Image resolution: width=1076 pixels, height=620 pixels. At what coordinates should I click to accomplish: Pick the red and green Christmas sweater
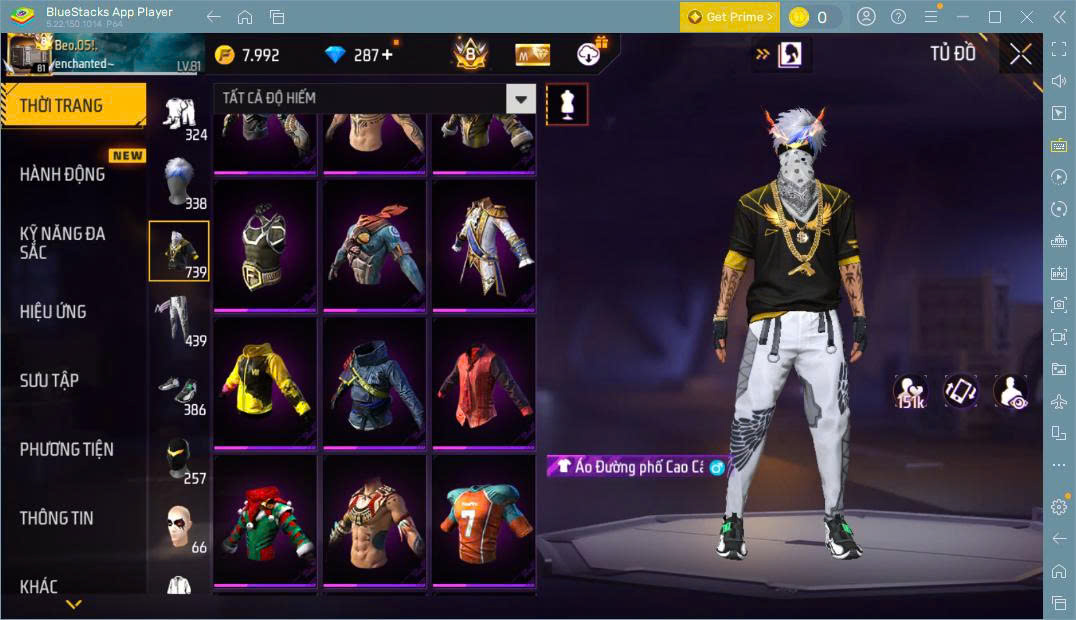click(x=264, y=520)
